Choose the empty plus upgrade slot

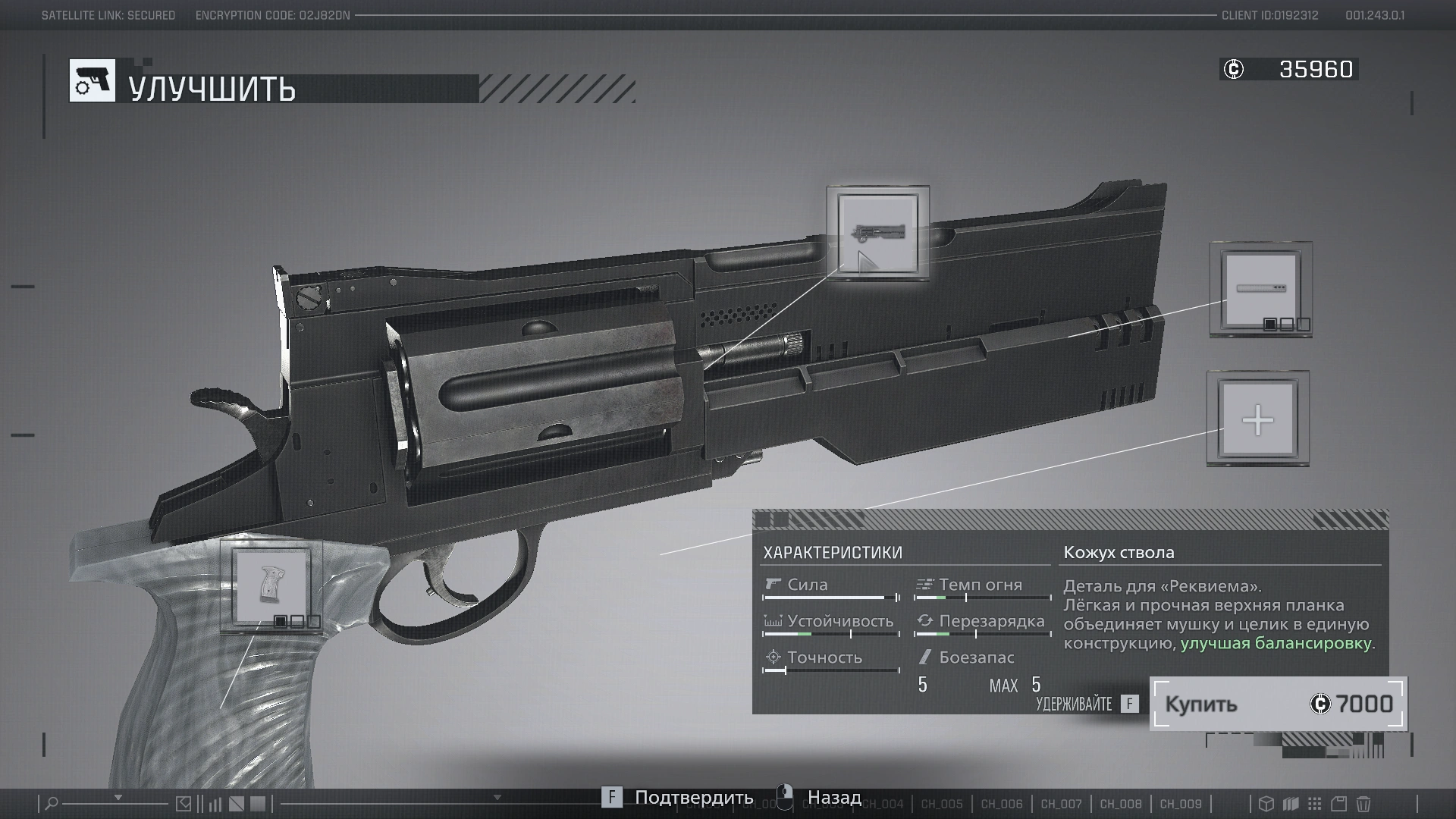point(1257,419)
